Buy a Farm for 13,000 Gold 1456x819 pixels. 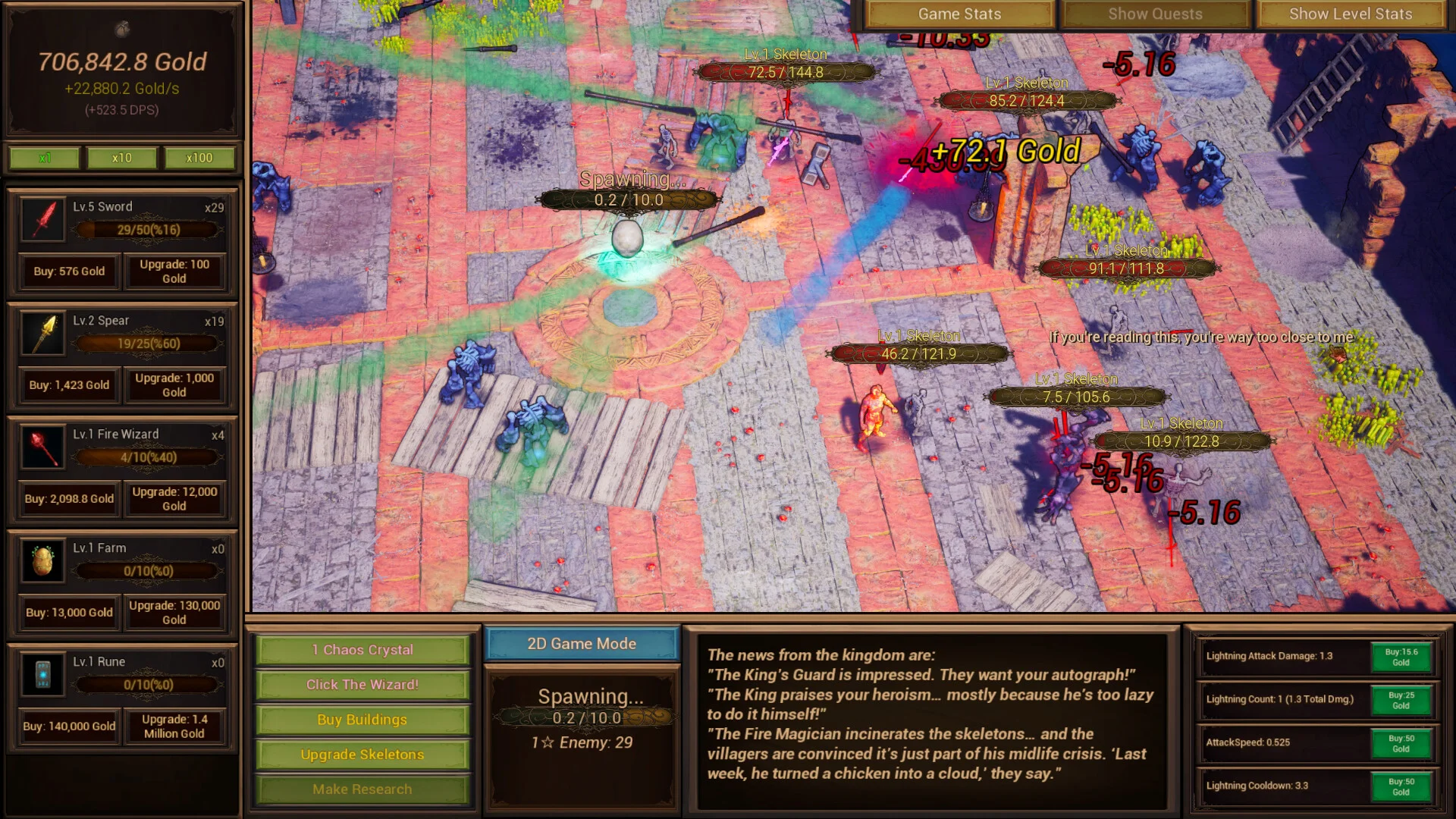[69, 613]
